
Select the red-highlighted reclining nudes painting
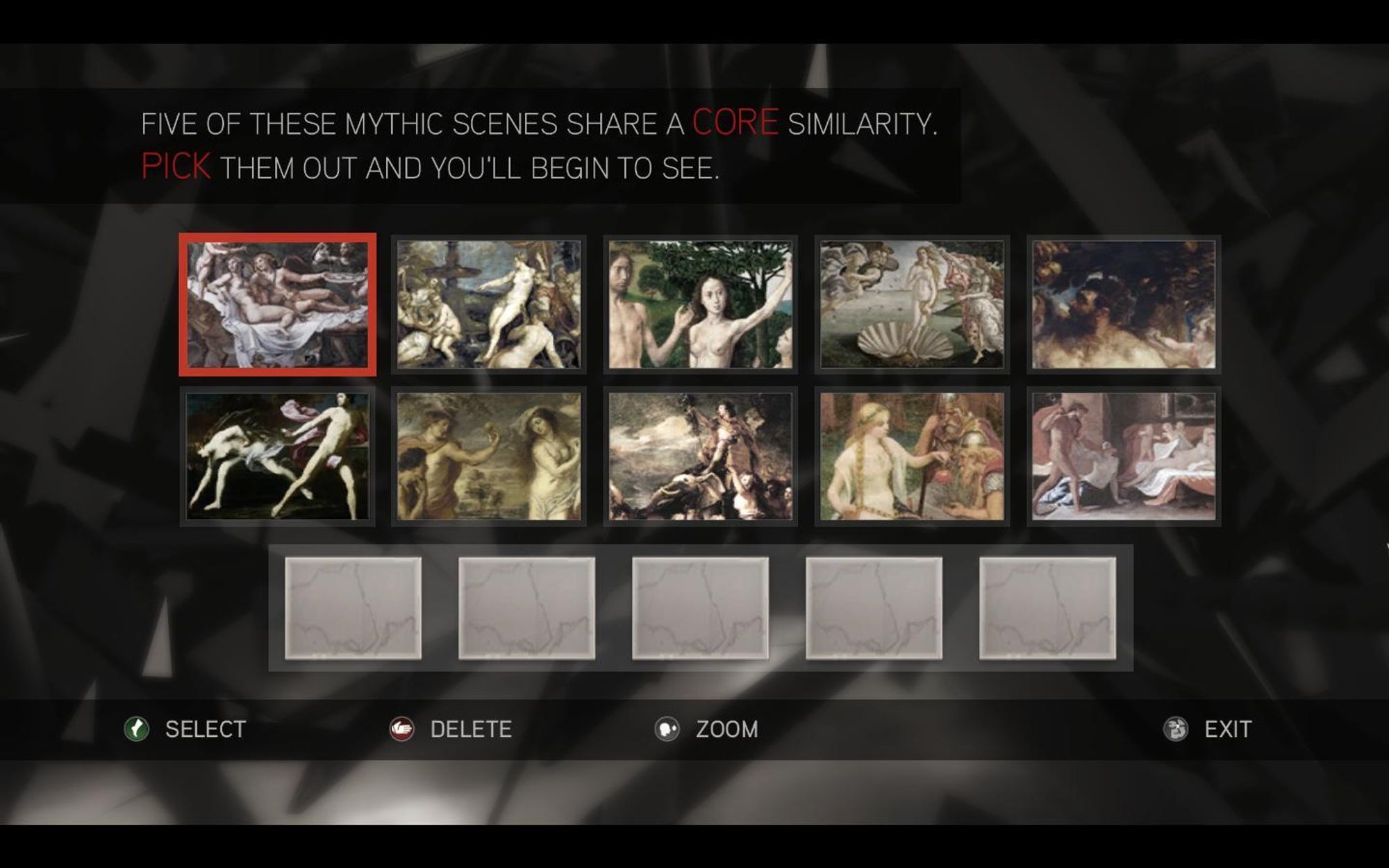(x=278, y=305)
